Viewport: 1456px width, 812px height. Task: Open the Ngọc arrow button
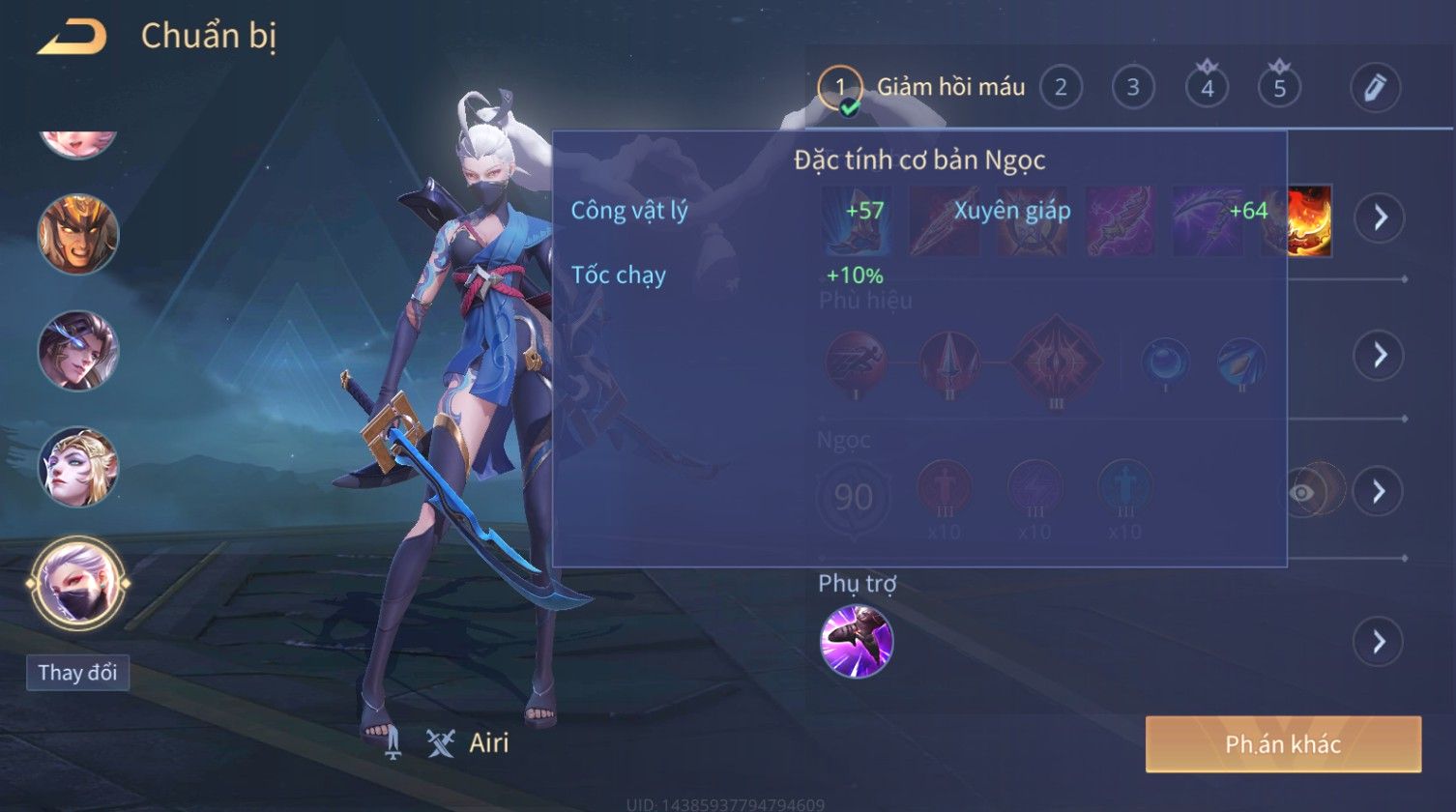click(x=1378, y=492)
